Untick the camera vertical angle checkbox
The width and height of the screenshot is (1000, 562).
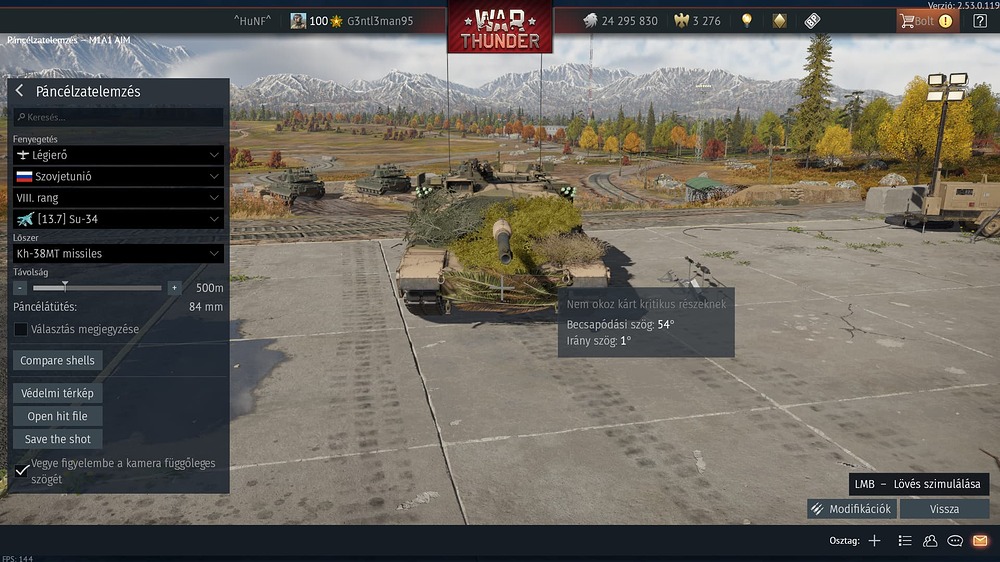click(22, 470)
